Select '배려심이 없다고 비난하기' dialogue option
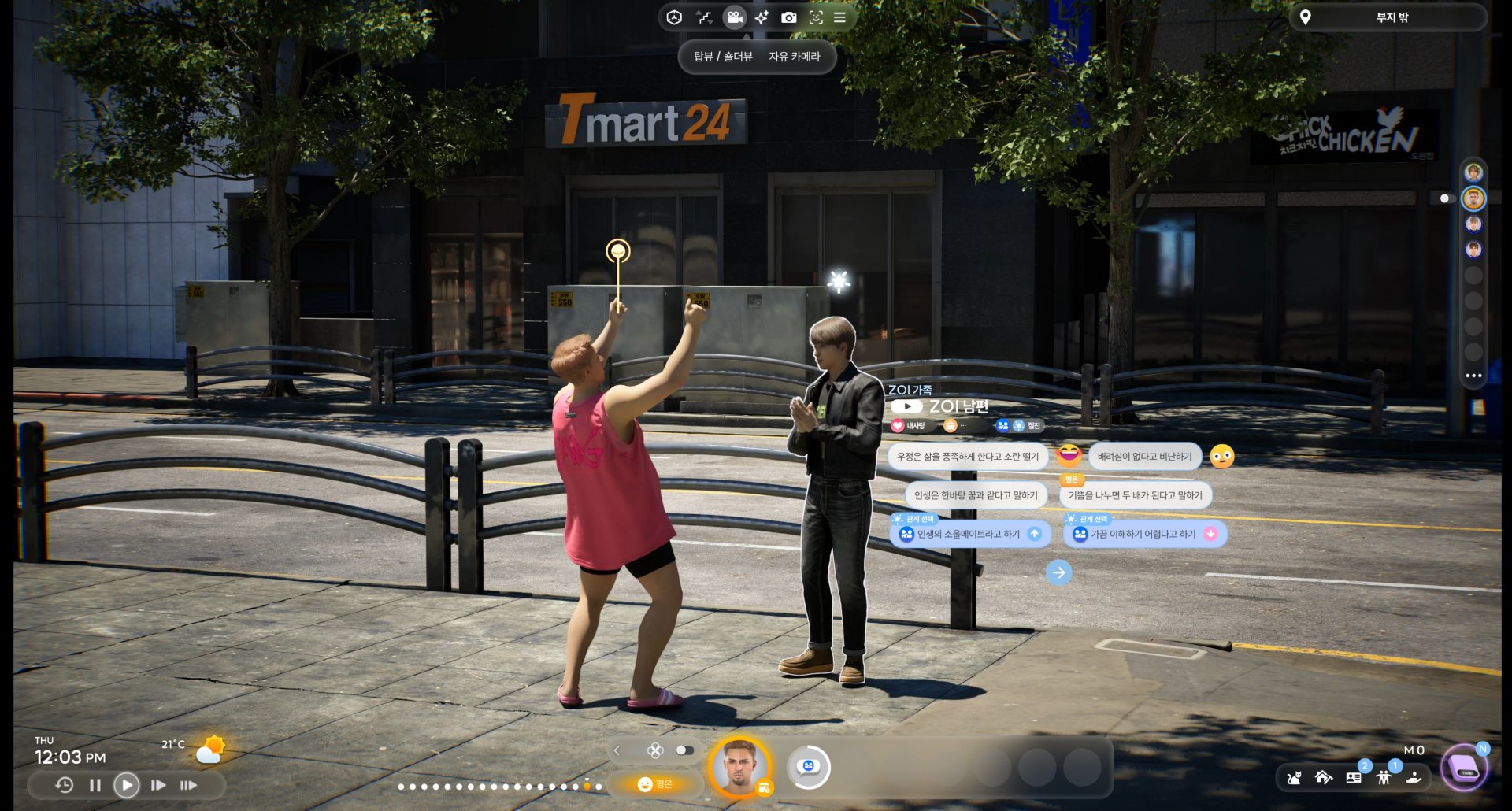The image size is (1512, 811). [1144, 457]
